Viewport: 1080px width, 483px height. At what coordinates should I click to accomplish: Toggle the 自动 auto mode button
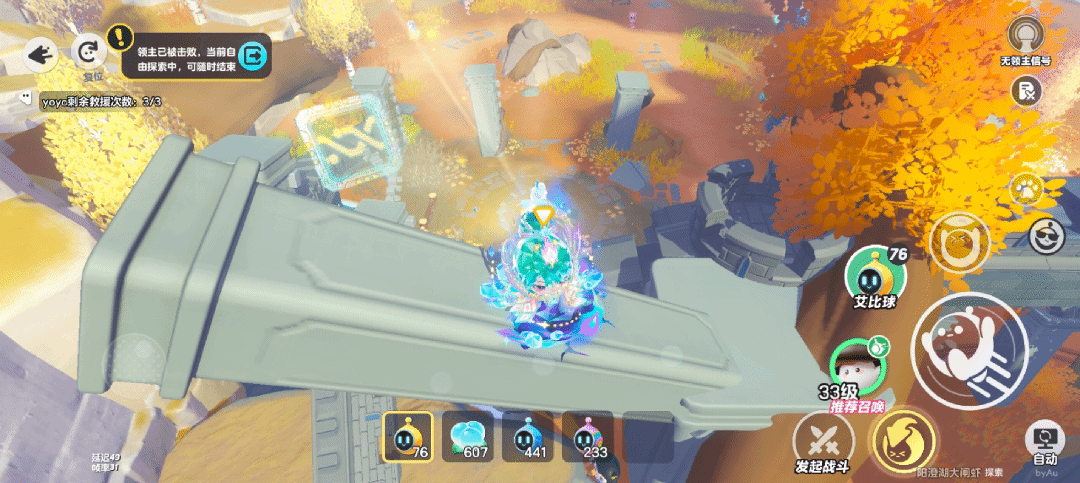click(x=1045, y=443)
